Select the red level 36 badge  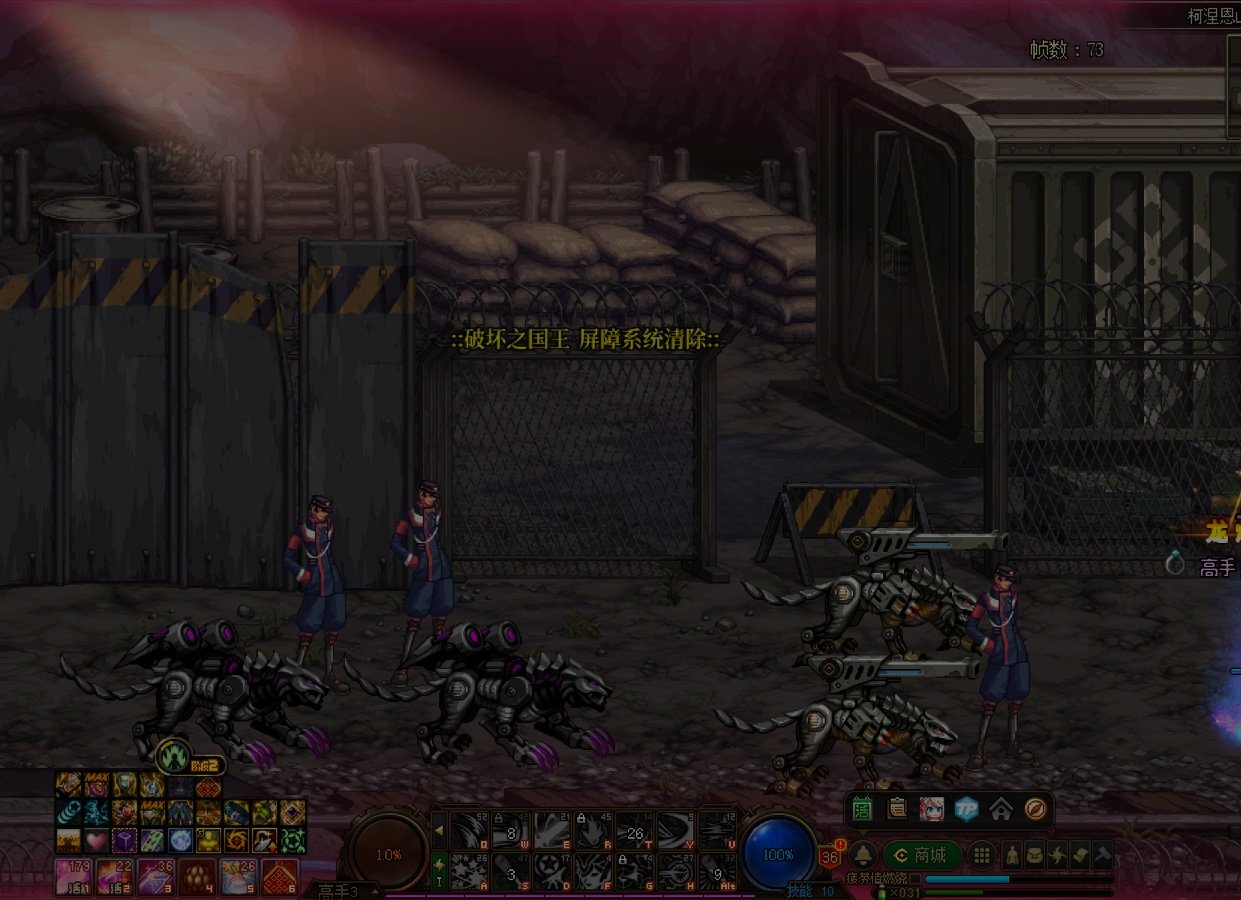[829, 857]
